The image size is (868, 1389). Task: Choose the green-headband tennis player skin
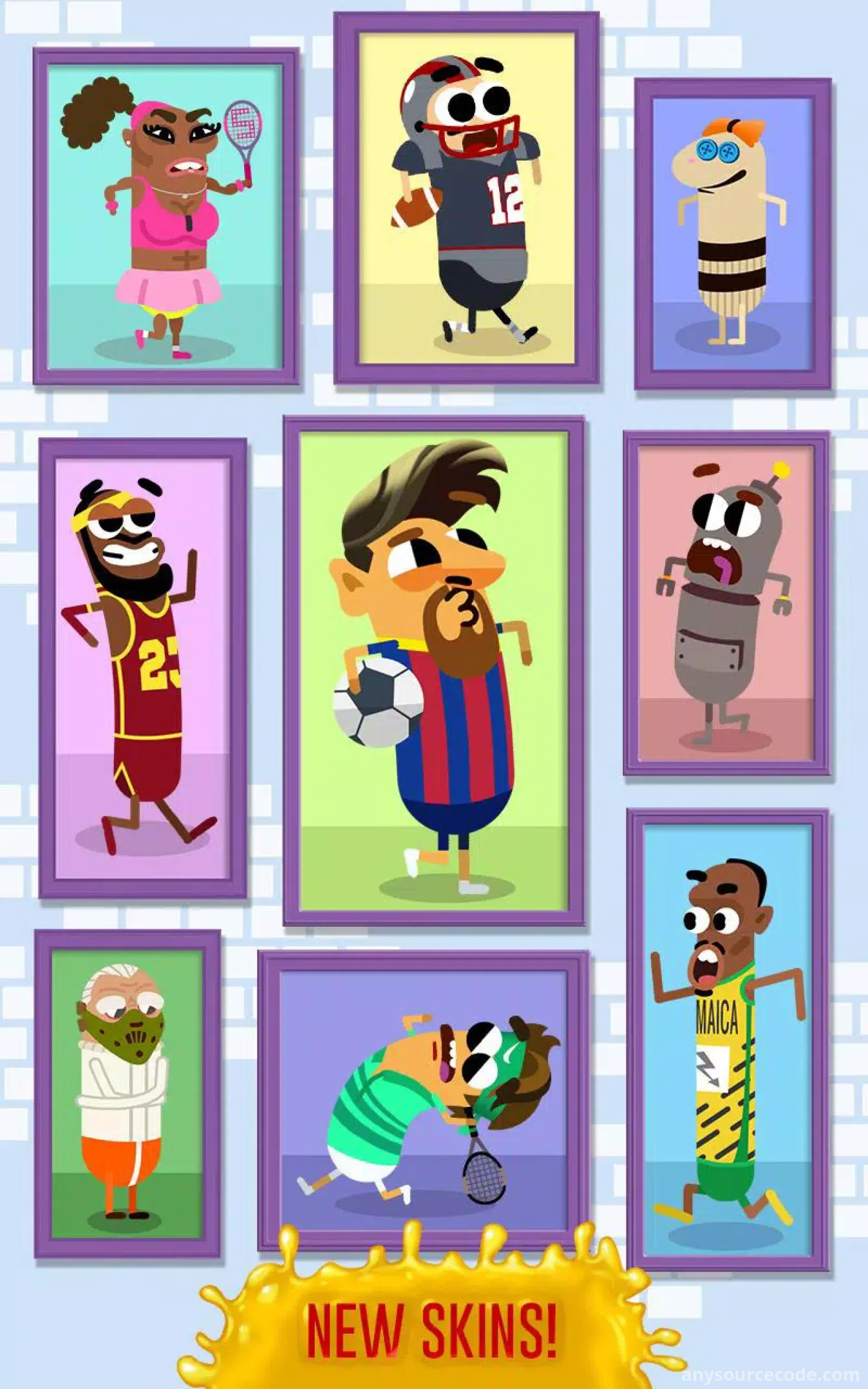point(424,1102)
